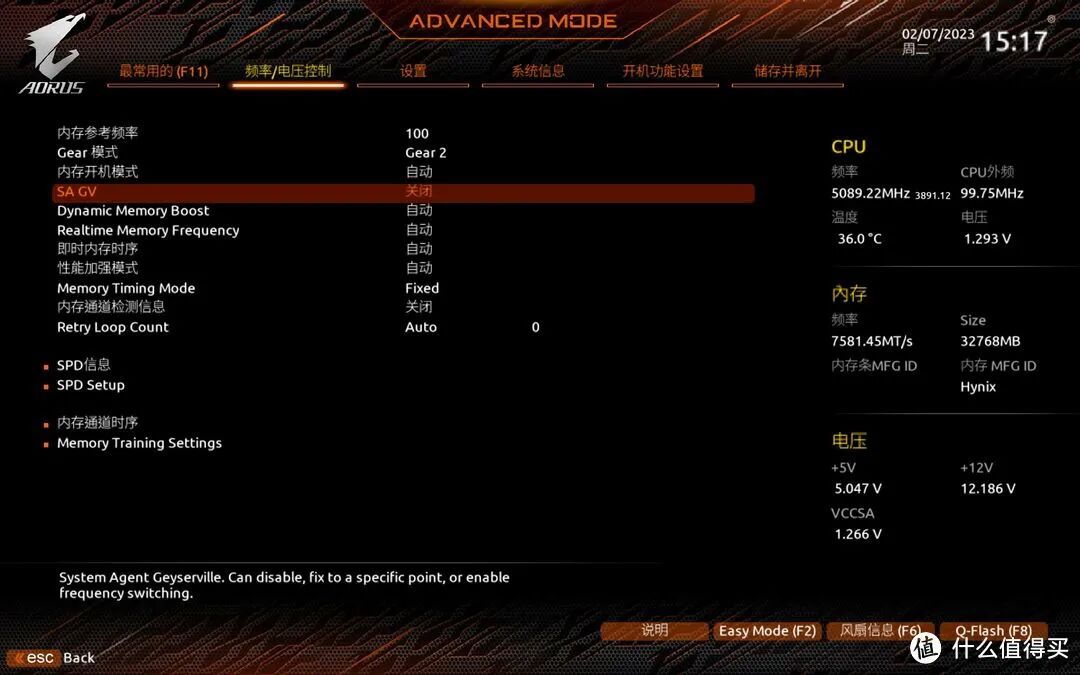This screenshot has width=1080, height=675.
Task: Choose the highlighted SA GV setting
Action: (402, 191)
